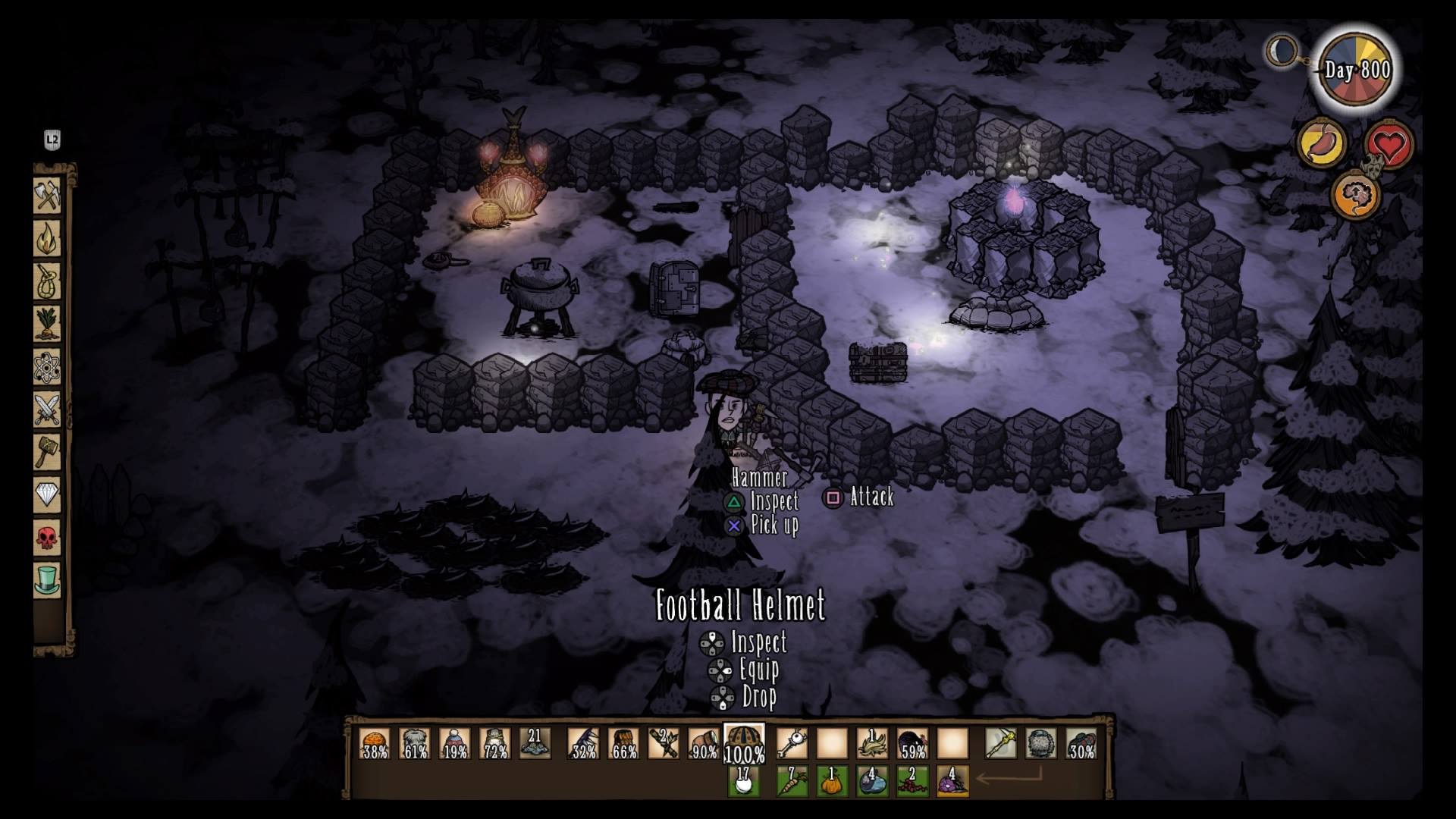Select the log suit at 66%
Image resolution: width=1456 pixels, height=819 pixels.
(623, 743)
